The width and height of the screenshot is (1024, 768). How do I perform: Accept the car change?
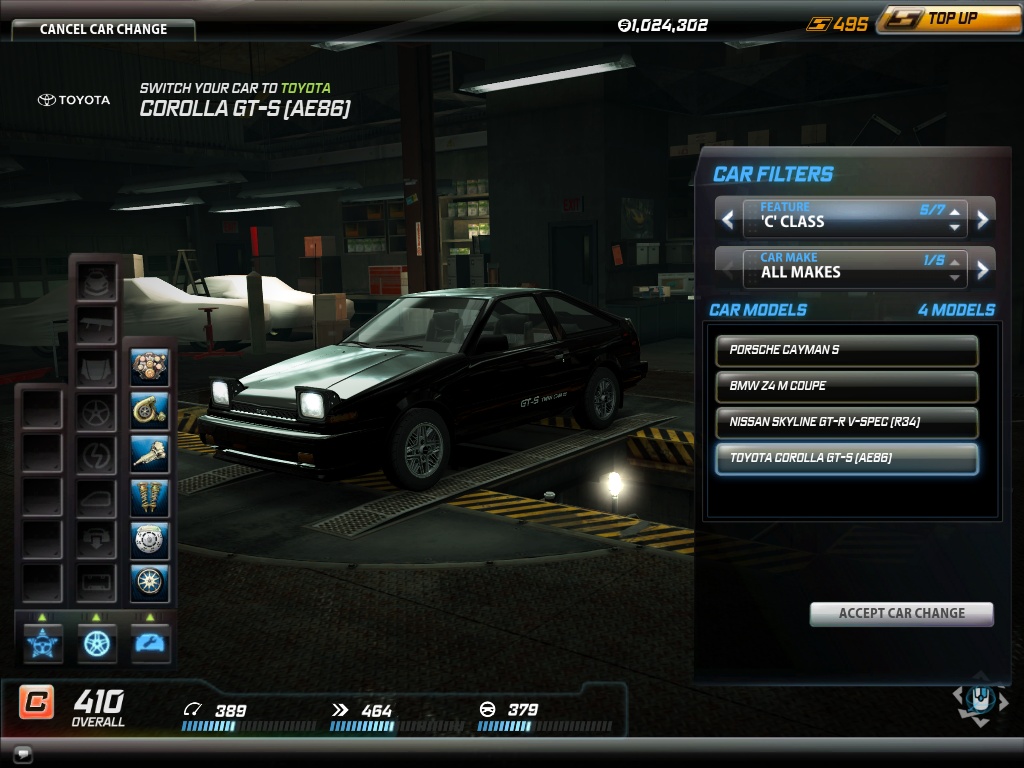tap(901, 614)
